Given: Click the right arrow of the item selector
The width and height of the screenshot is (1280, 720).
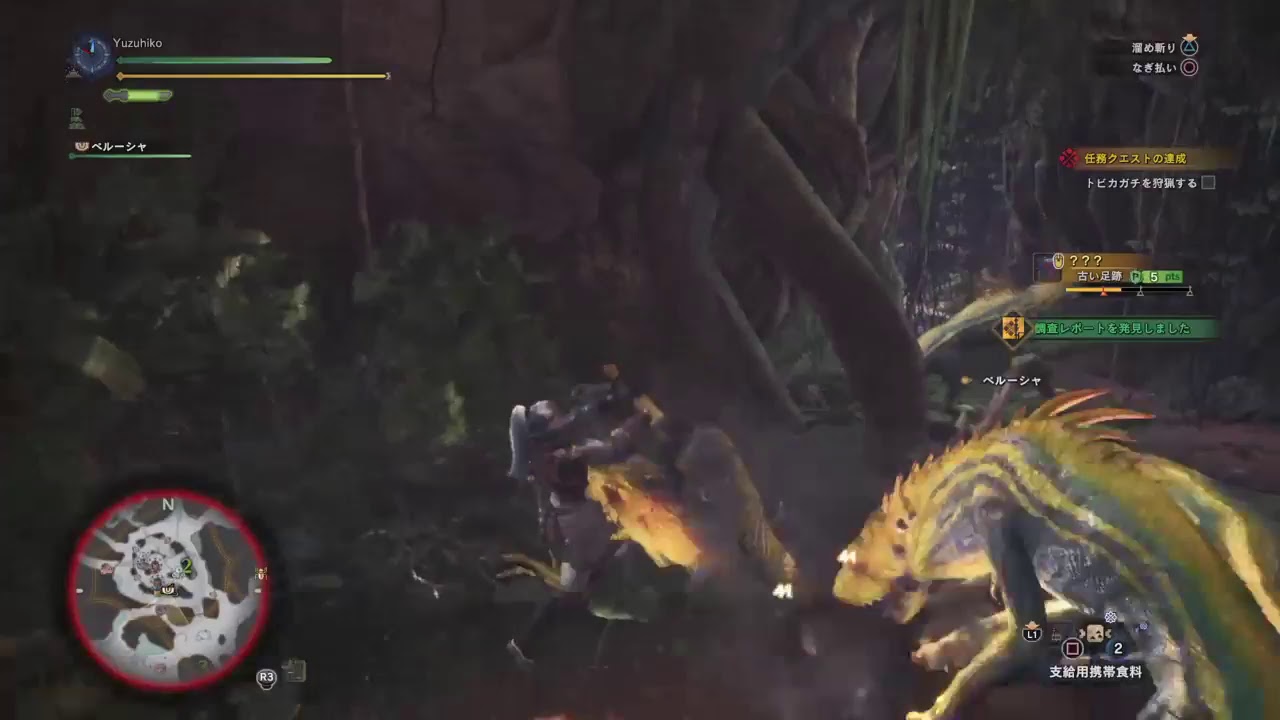Looking at the screenshot, I should tap(1108, 633).
